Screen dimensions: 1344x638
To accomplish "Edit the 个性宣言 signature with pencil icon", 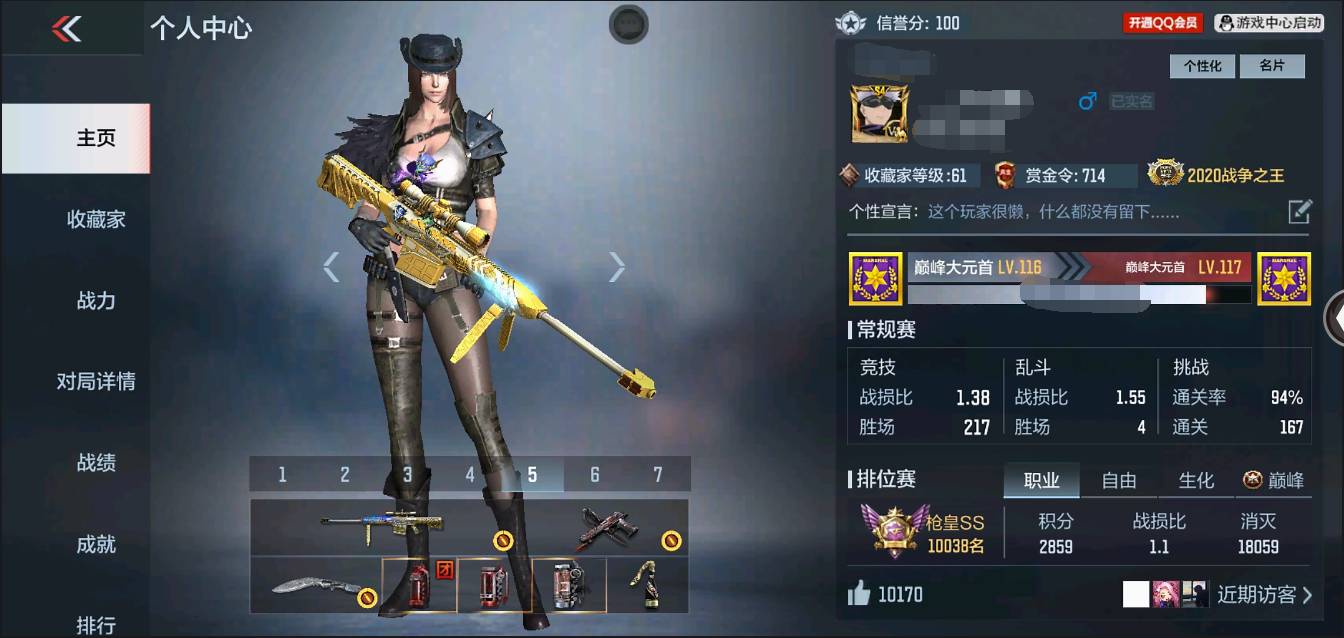I will tap(1299, 211).
